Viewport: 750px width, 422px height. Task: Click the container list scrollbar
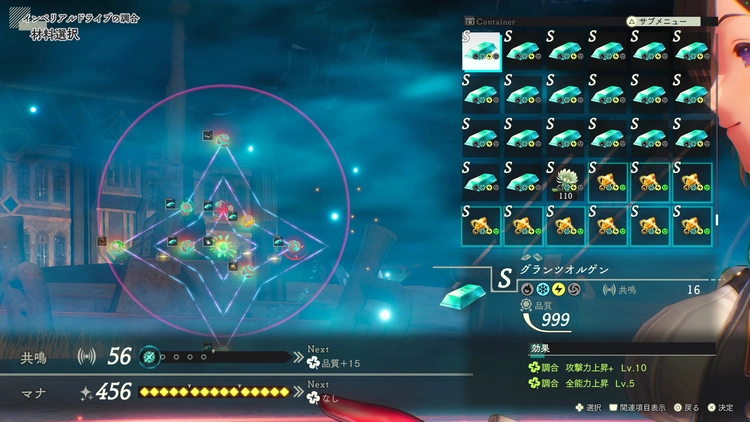(x=716, y=220)
